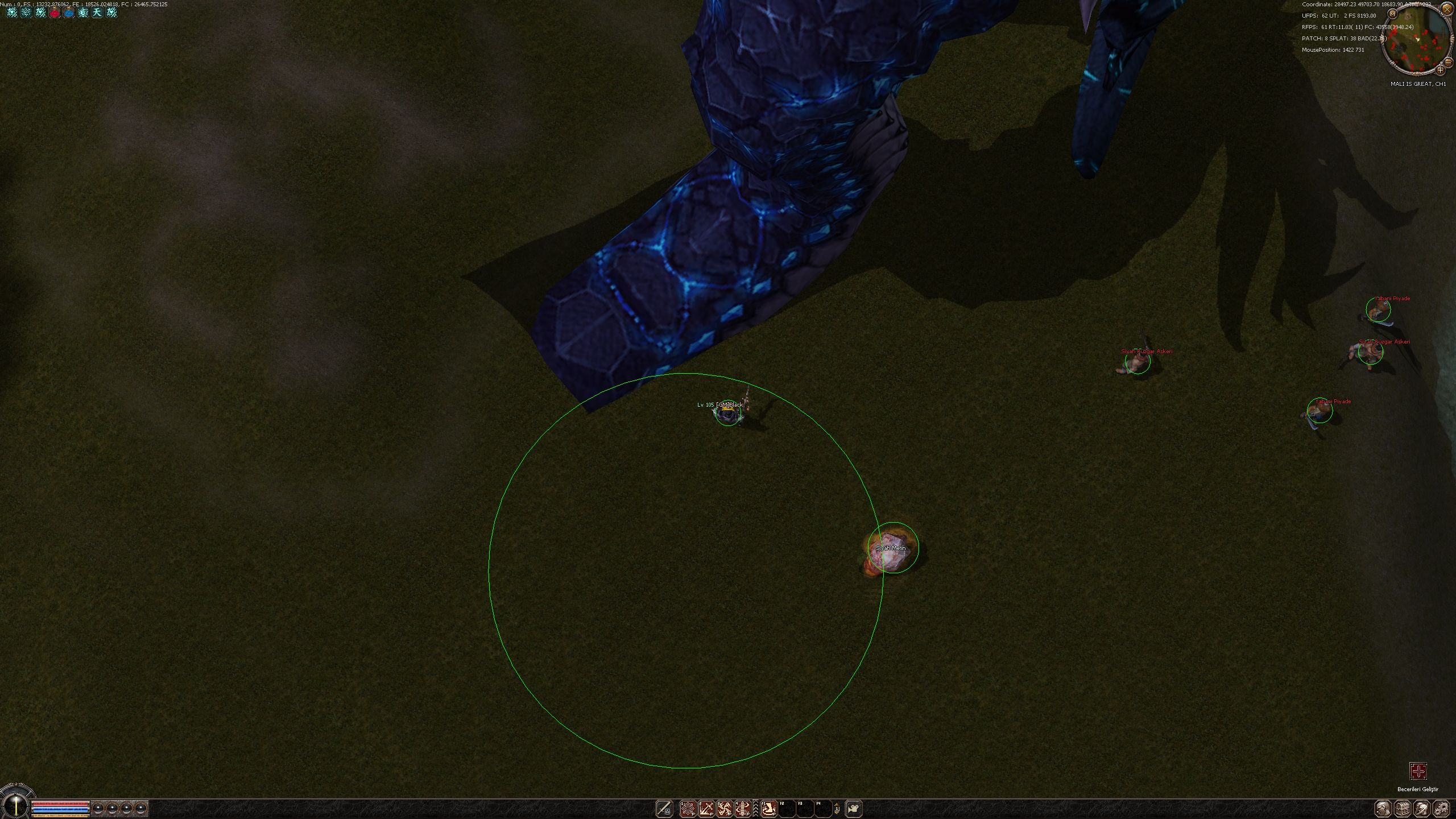
Task: Activate the skill in hotbar slot 3
Action: pyautogui.click(x=725, y=808)
